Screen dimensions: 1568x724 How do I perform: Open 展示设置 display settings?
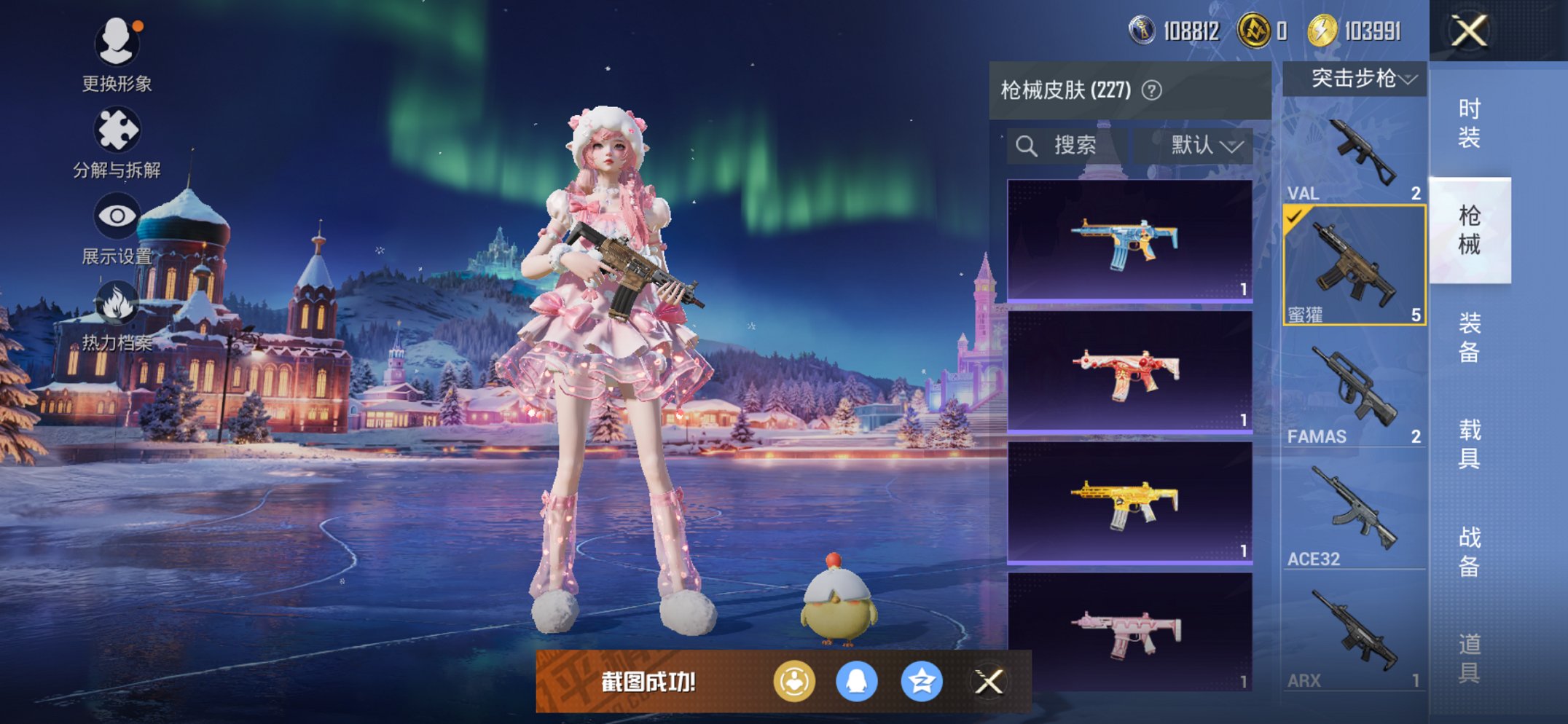(117, 215)
